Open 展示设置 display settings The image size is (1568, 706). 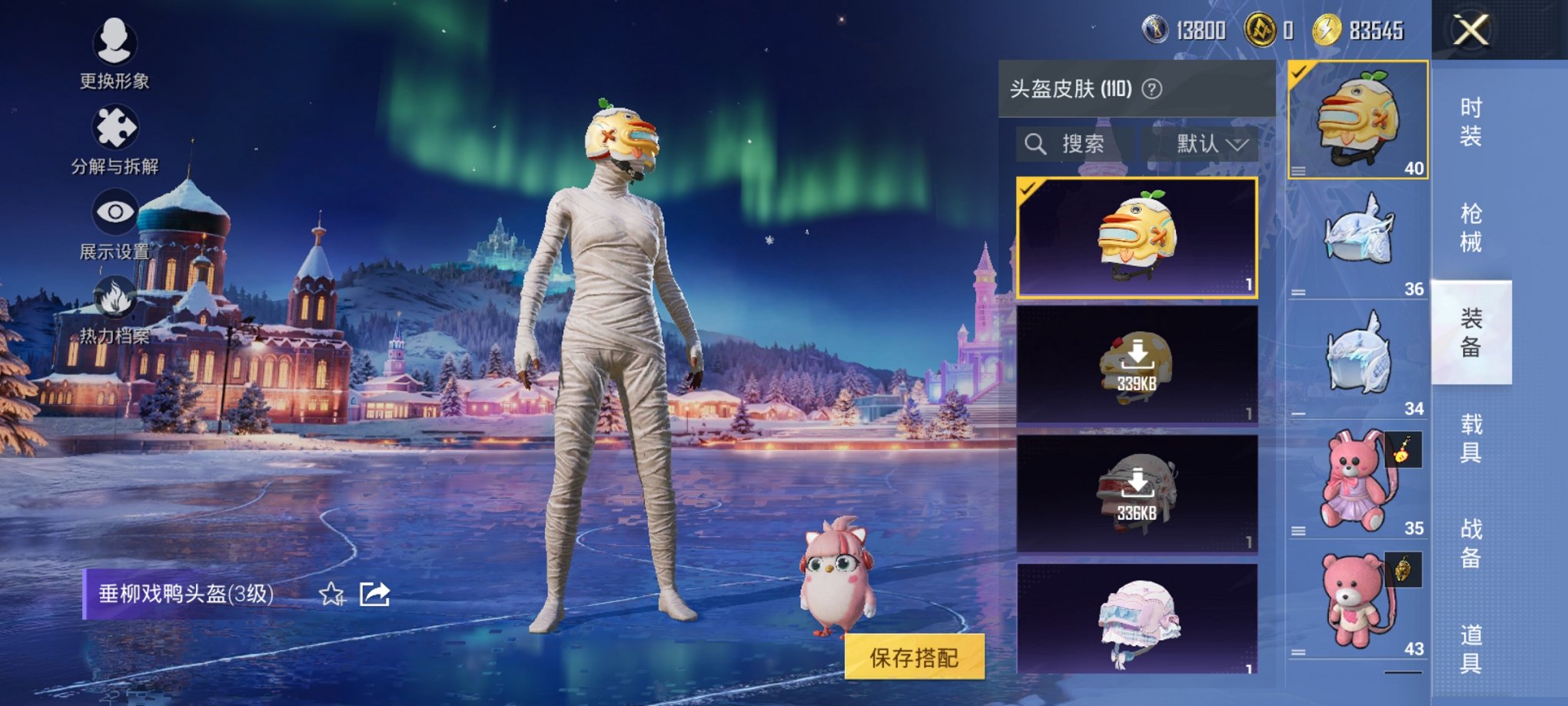115,221
